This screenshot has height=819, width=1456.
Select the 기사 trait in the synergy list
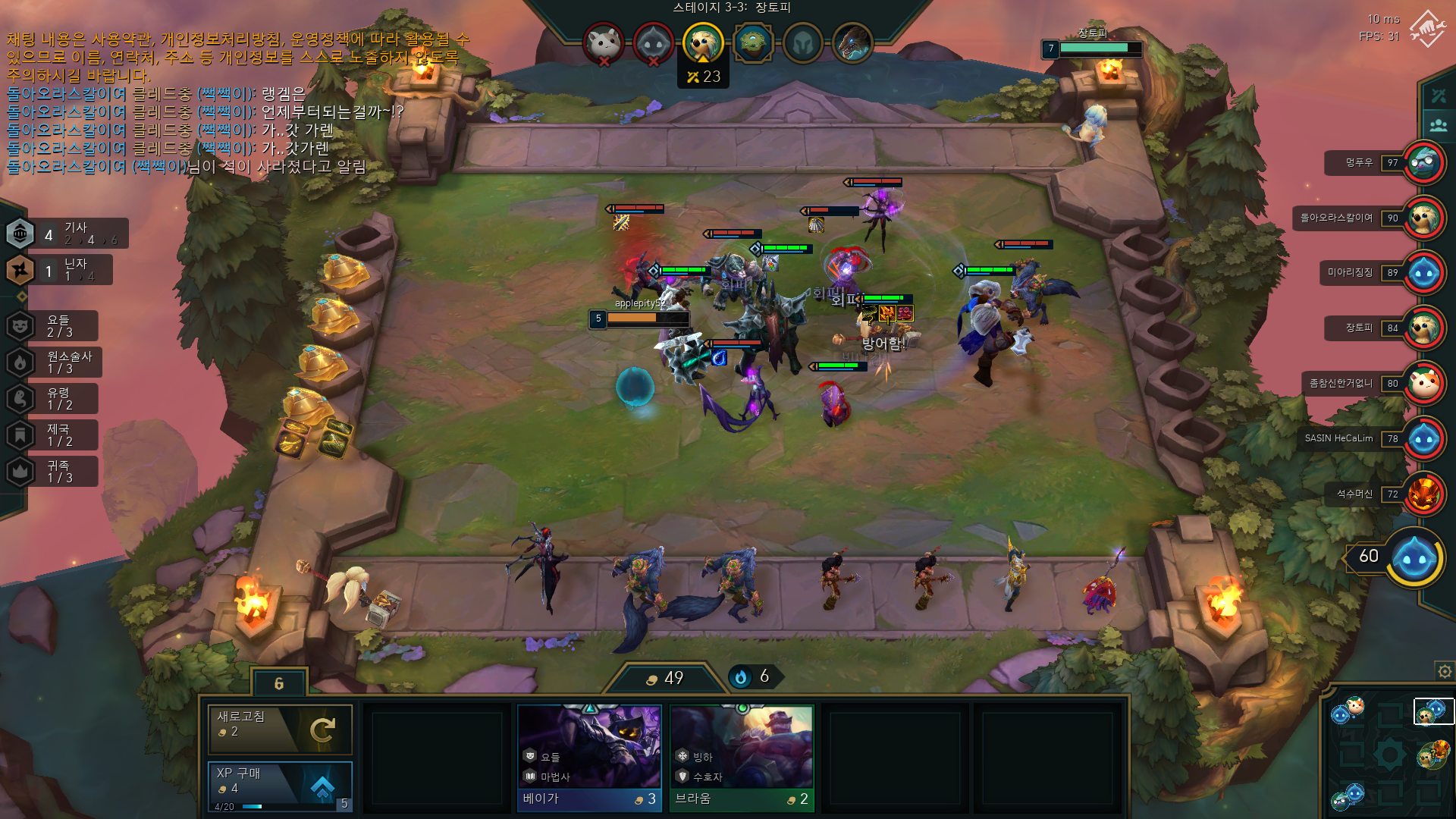click(66, 234)
